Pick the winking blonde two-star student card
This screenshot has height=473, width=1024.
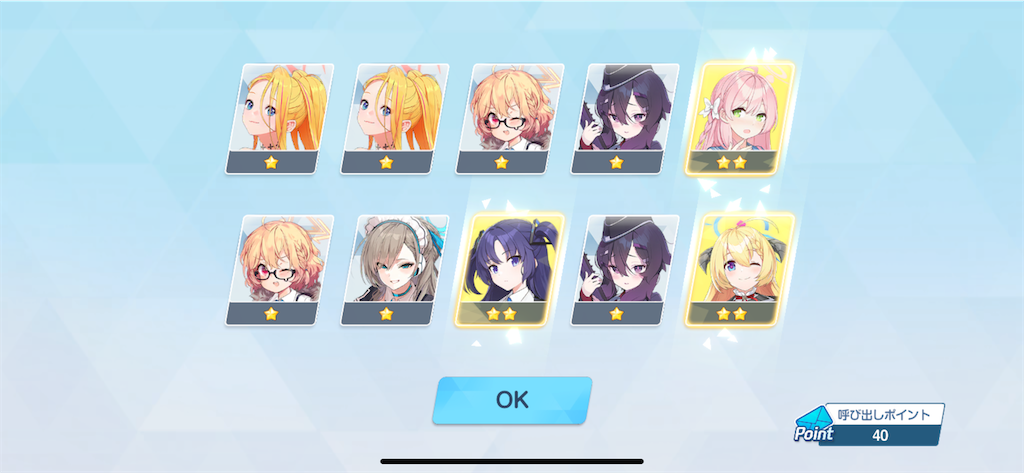[x=740, y=269]
